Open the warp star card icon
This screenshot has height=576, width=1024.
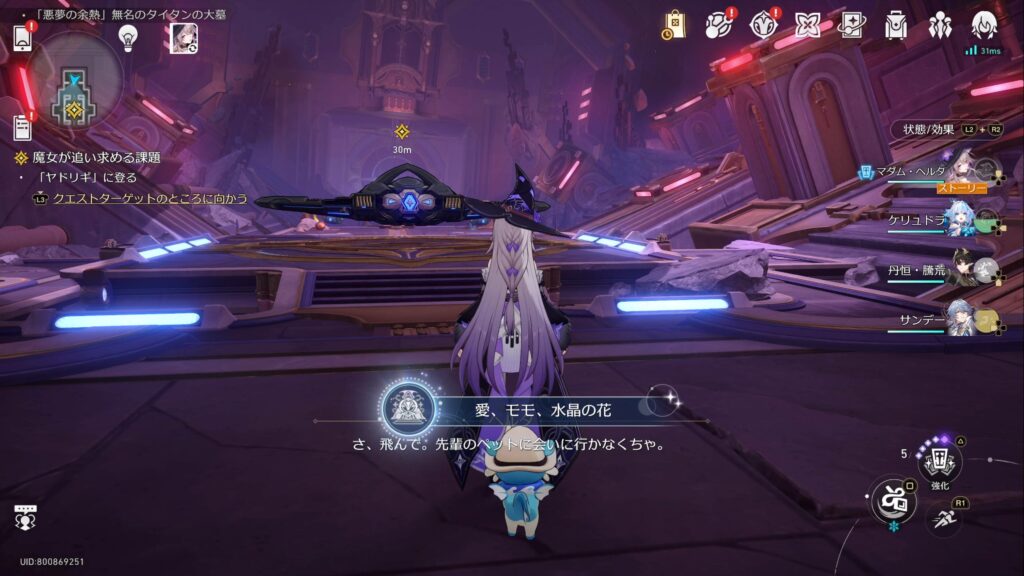pos(852,25)
